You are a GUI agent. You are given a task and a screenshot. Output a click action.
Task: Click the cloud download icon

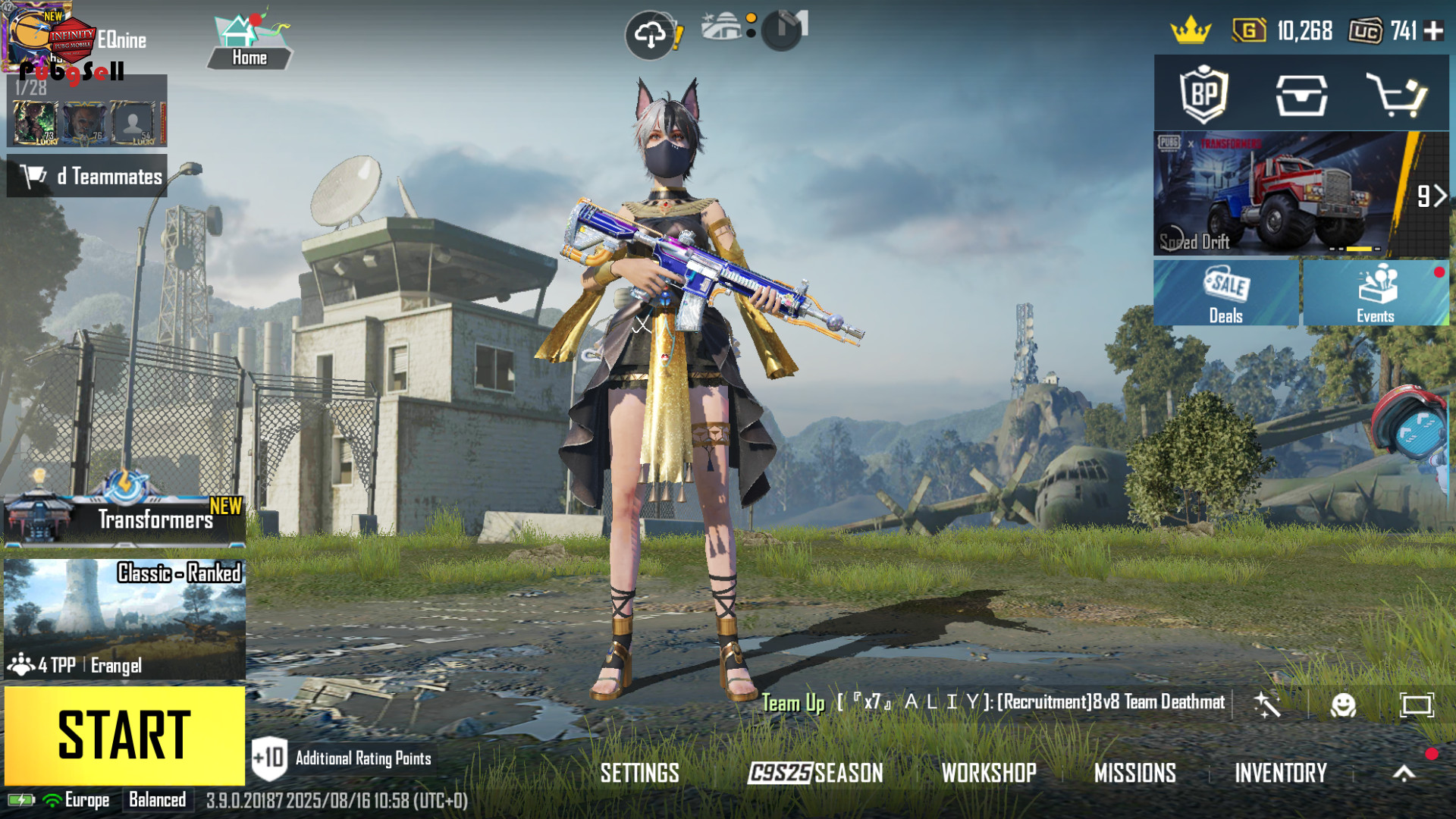pyautogui.click(x=650, y=34)
